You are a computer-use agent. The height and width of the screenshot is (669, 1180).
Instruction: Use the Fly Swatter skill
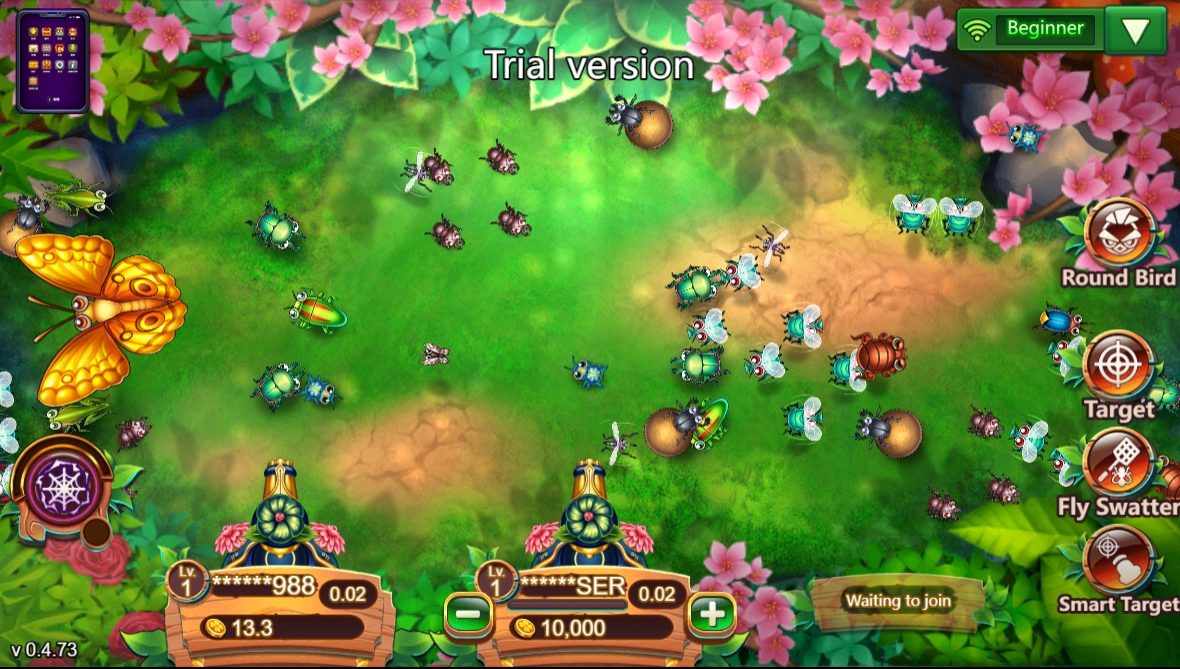1119,462
